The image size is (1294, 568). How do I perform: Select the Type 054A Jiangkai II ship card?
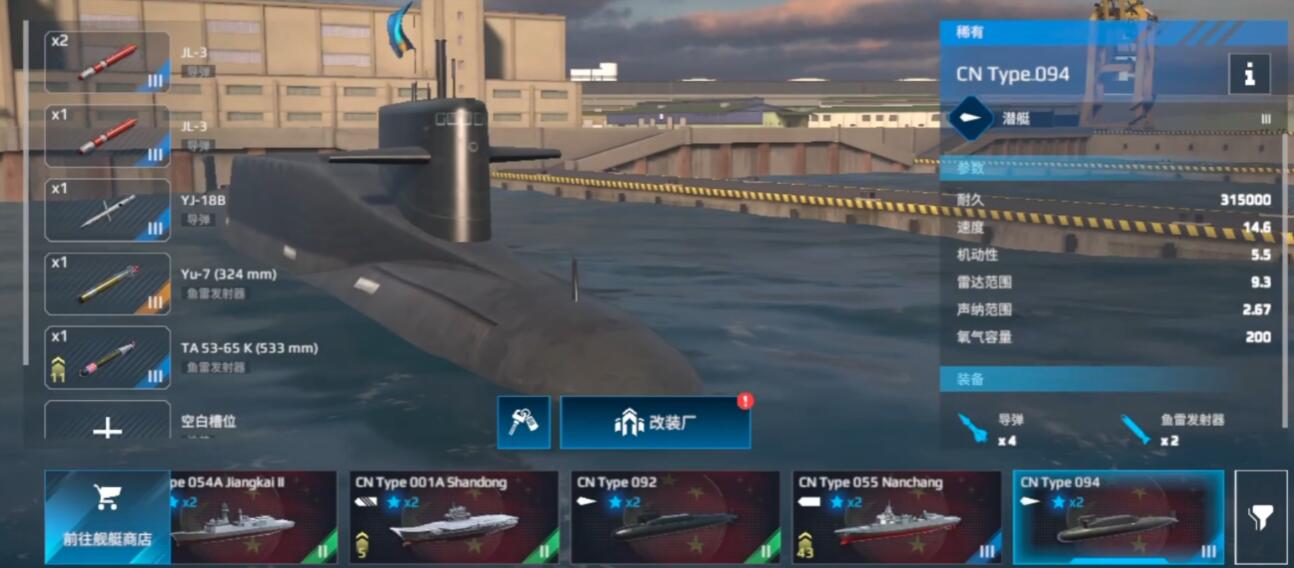pos(254,517)
